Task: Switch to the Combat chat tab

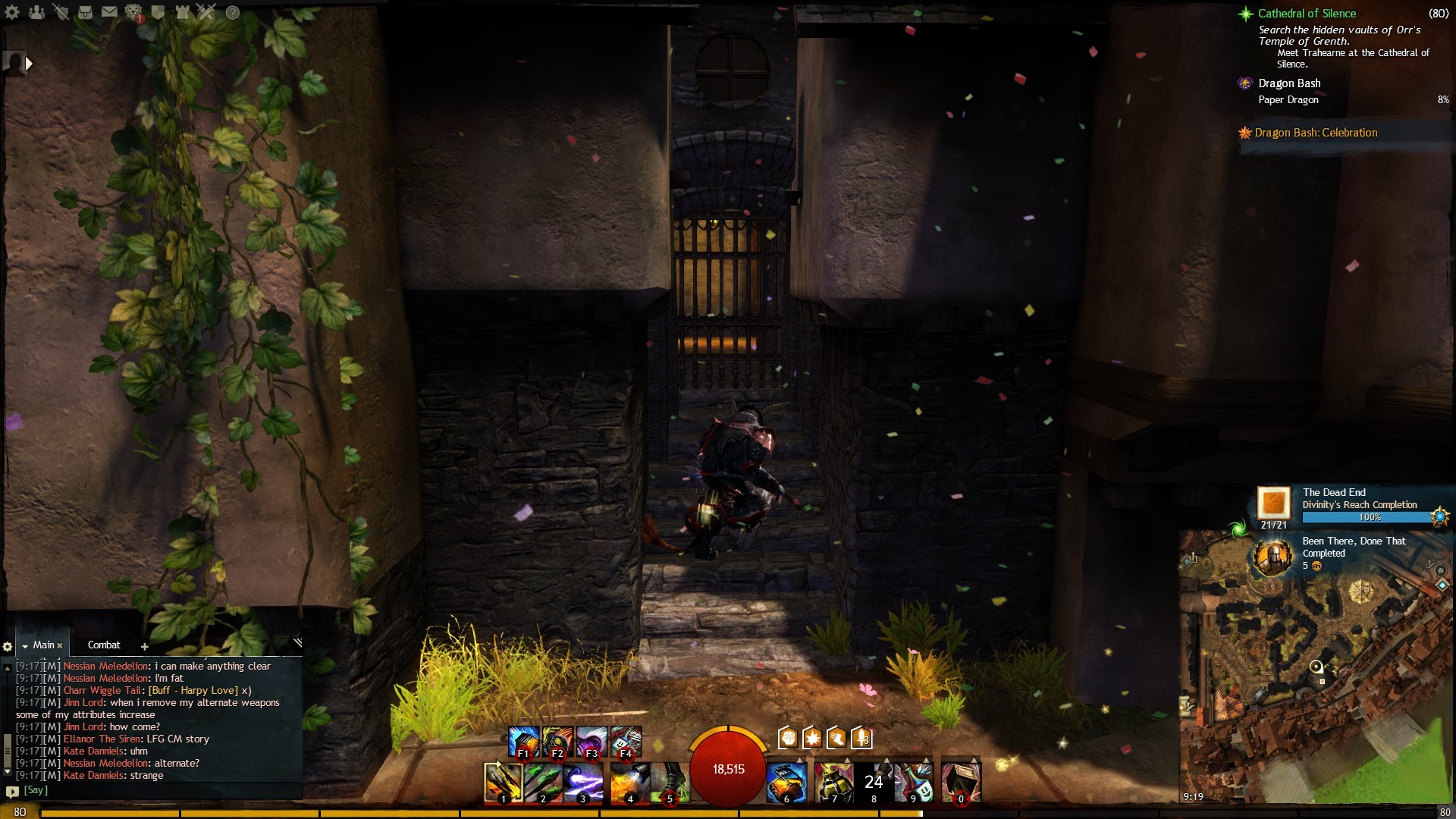Action: pos(104,645)
